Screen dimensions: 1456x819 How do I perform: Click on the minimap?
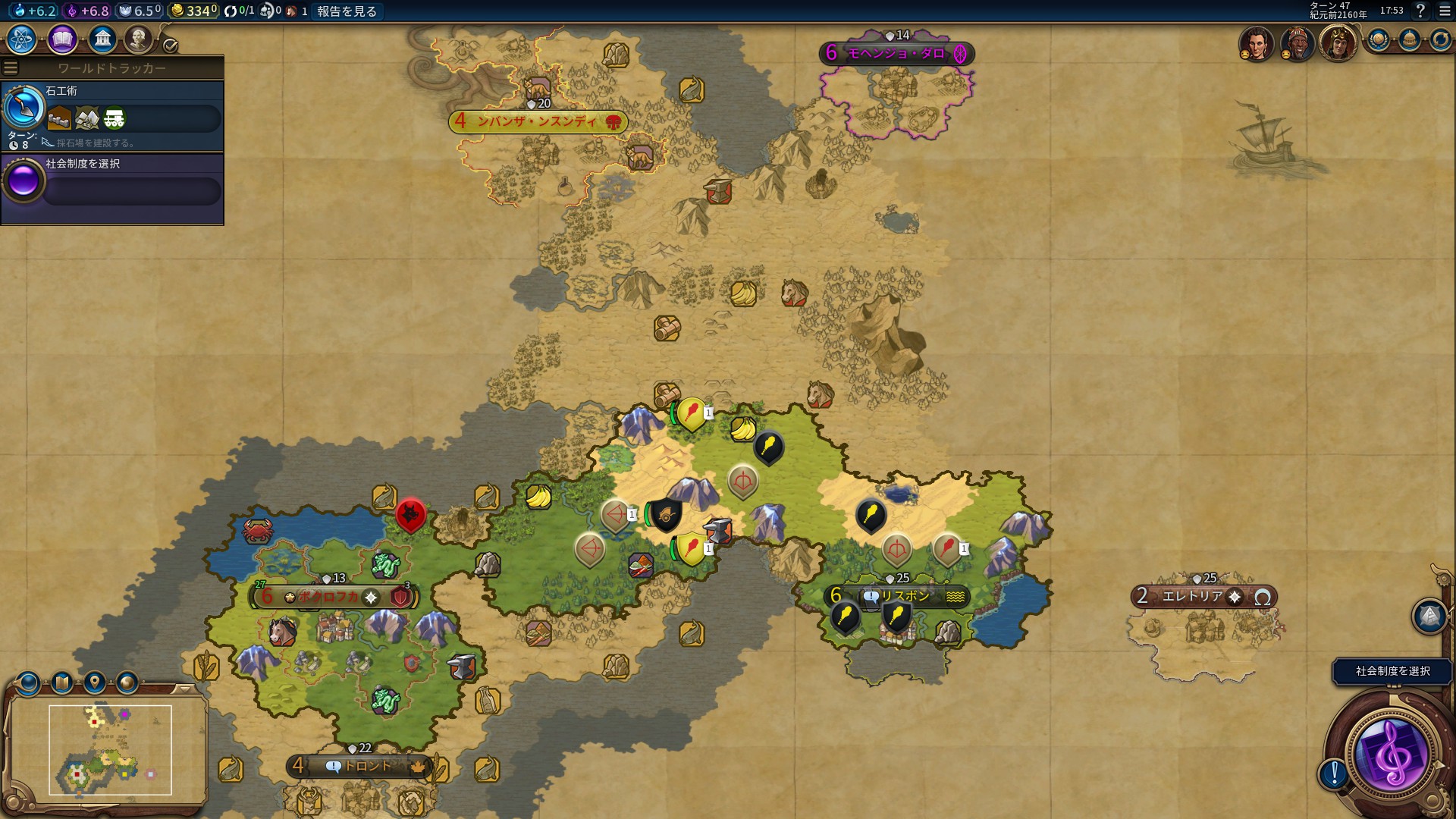110,750
